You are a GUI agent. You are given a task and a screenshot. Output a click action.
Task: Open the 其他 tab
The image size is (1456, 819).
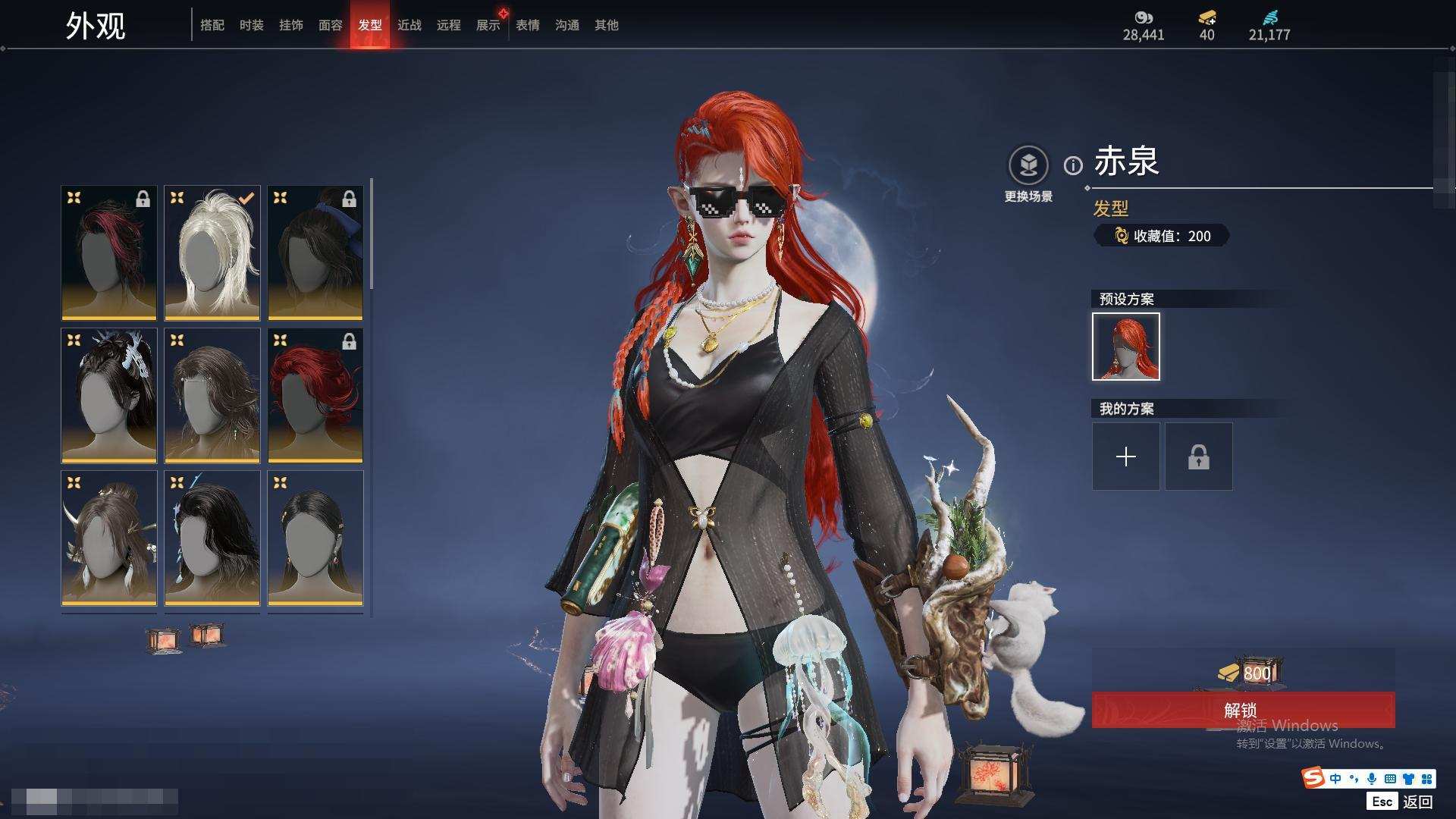click(607, 25)
